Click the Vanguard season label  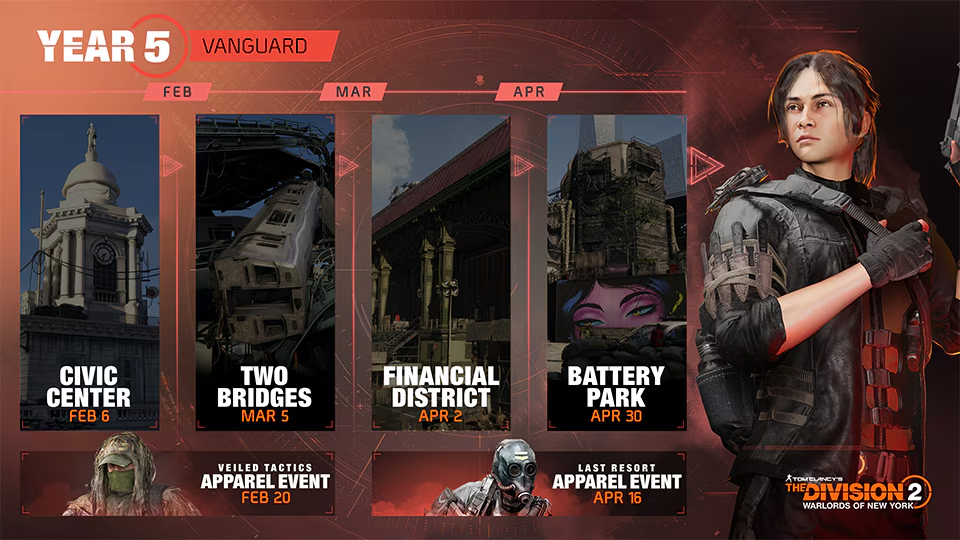click(261, 46)
